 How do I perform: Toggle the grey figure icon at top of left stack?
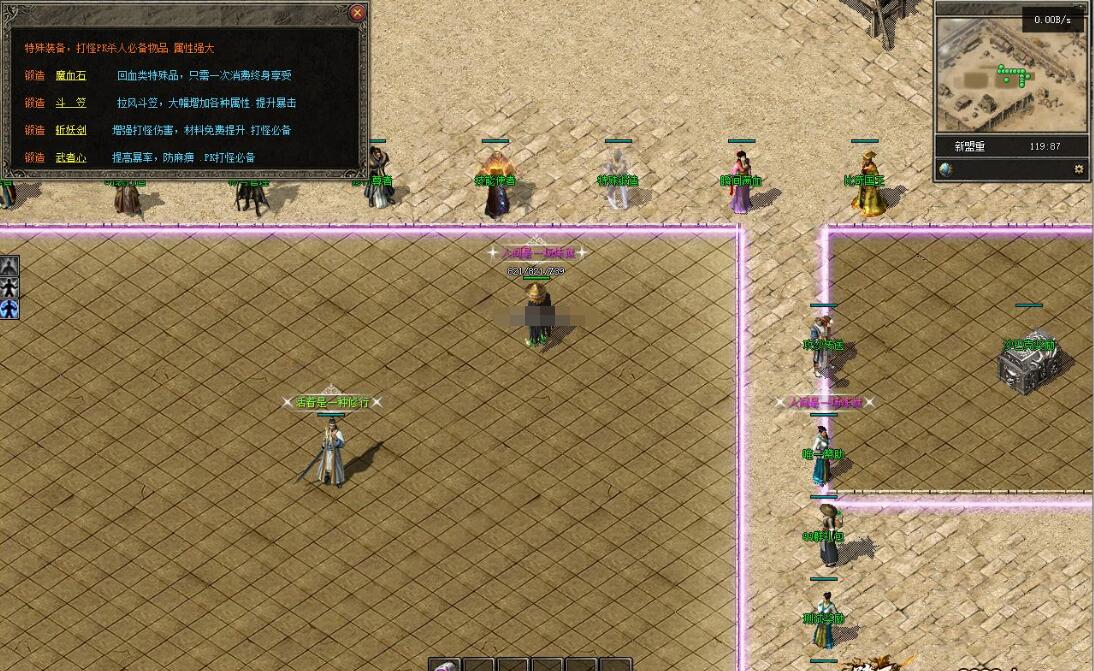click(9, 266)
